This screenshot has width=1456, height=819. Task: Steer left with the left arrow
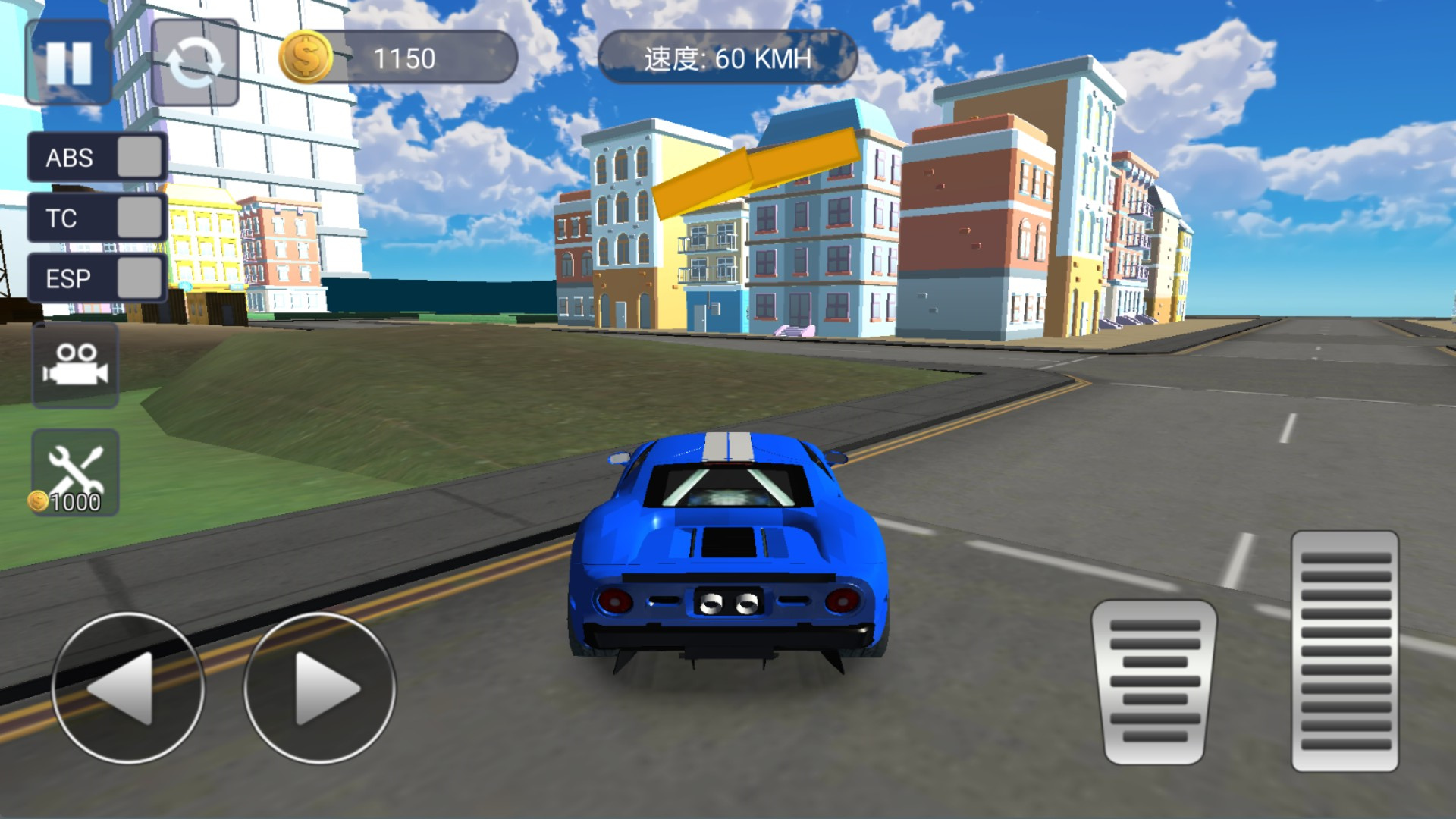click(127, 688)
